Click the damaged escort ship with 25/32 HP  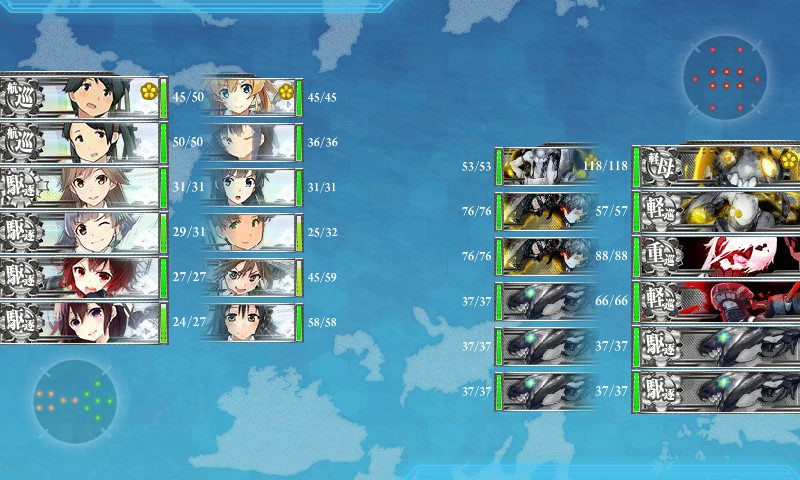click(250, 232)
